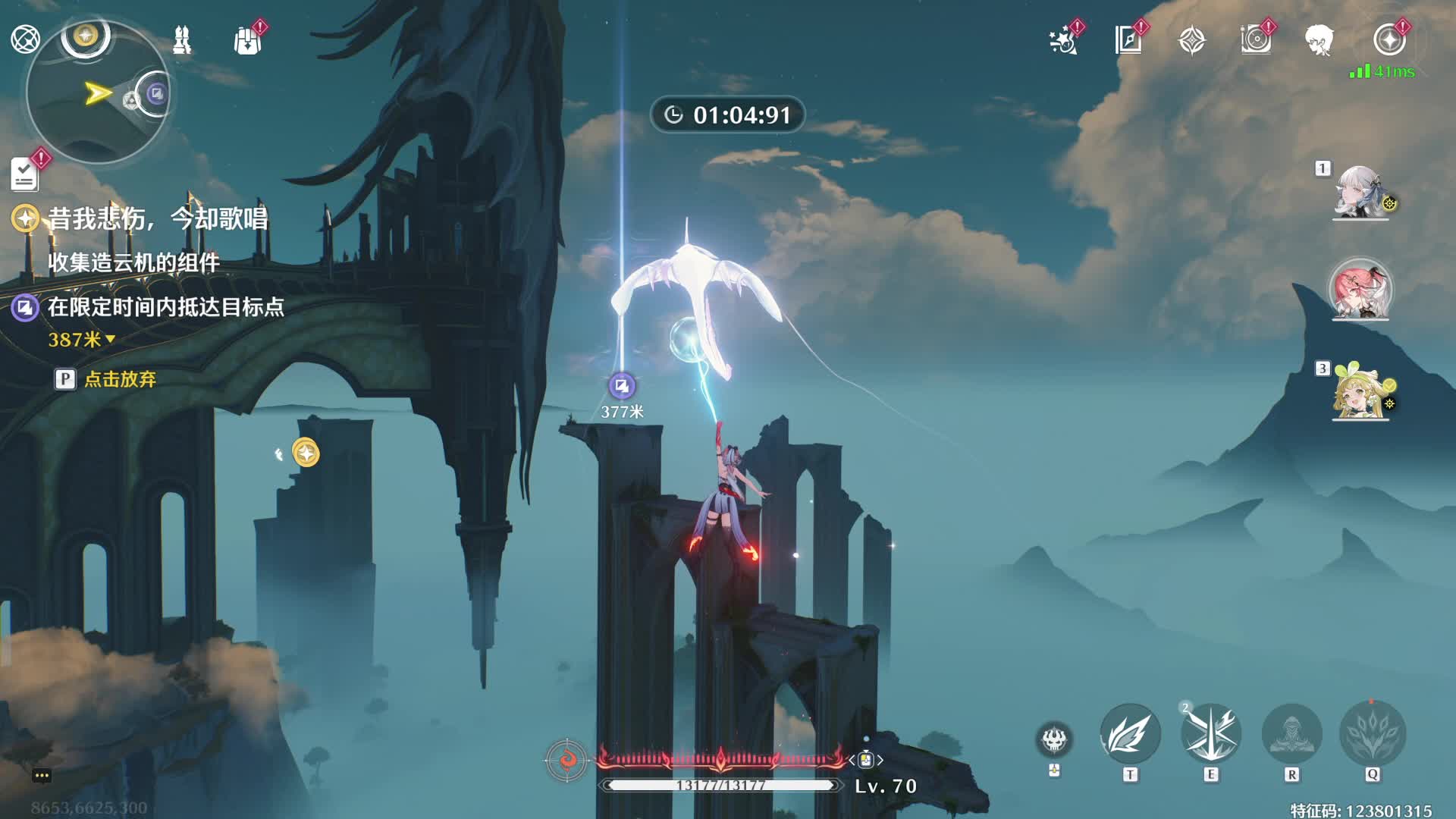
Task: Open the compass-star icon in top bar
Action: tap(1192, 40)
